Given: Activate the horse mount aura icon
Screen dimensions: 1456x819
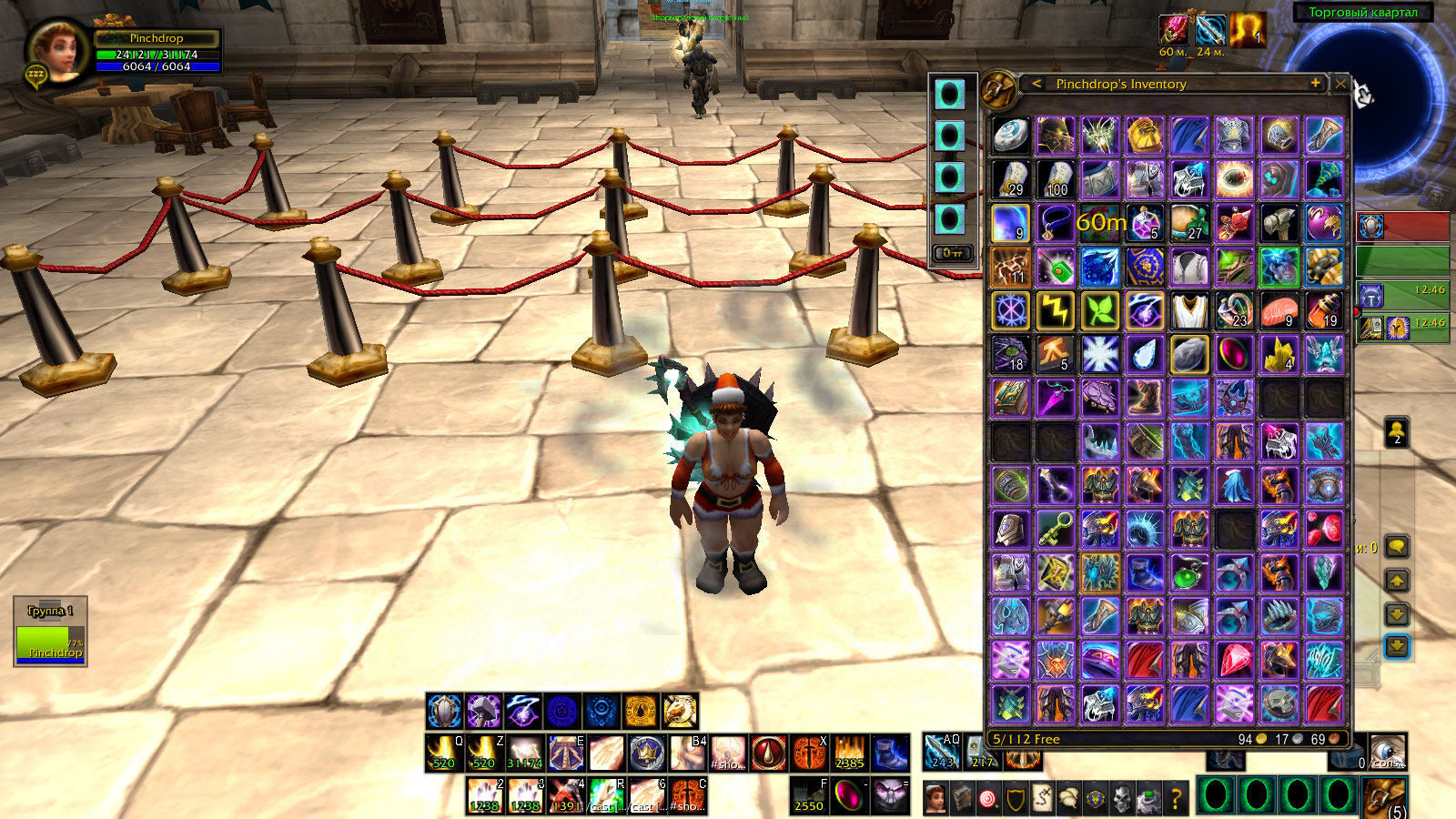Looking at the screenshot, I should pyautogui.click(x=680, y=711).
